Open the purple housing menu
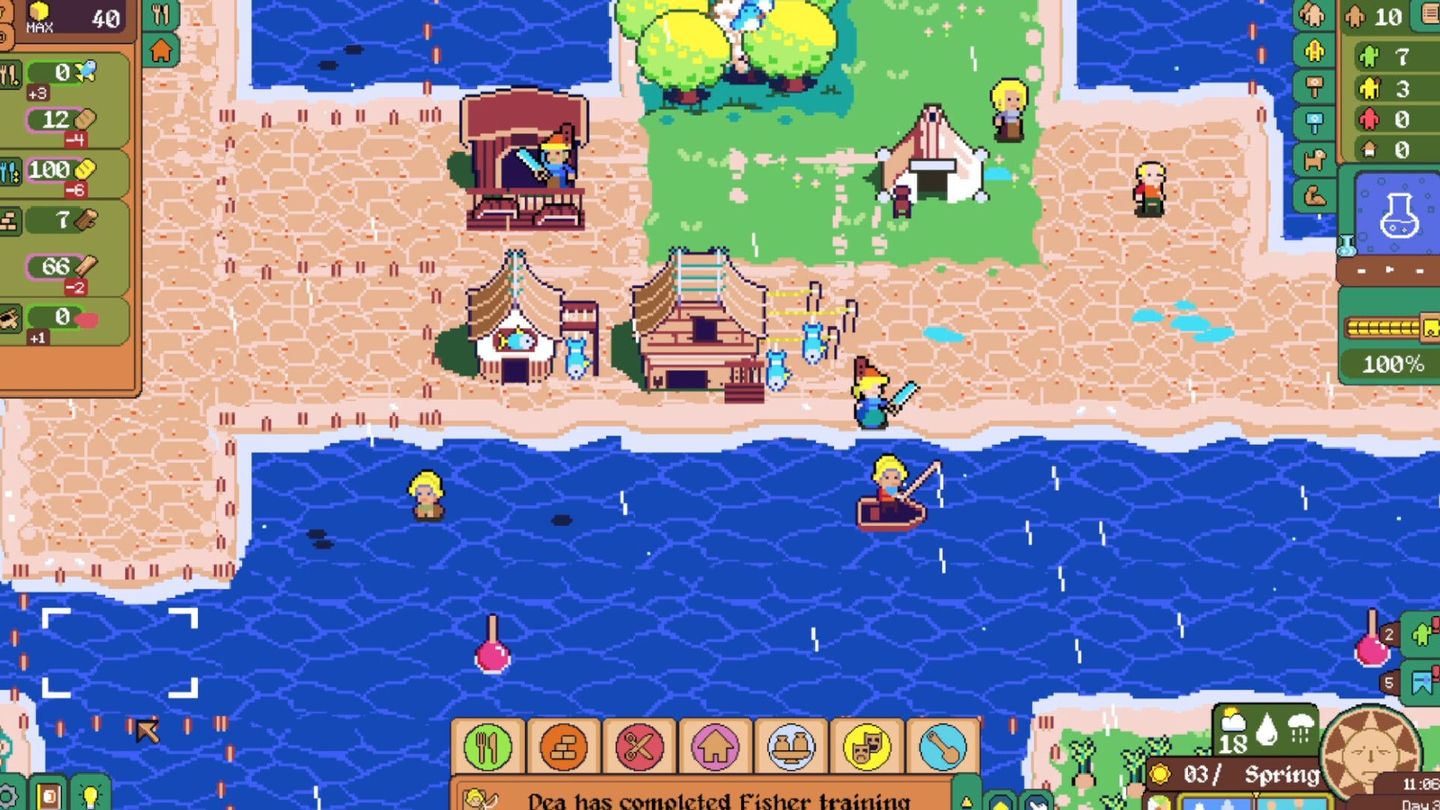 click(x=713, y=746)
